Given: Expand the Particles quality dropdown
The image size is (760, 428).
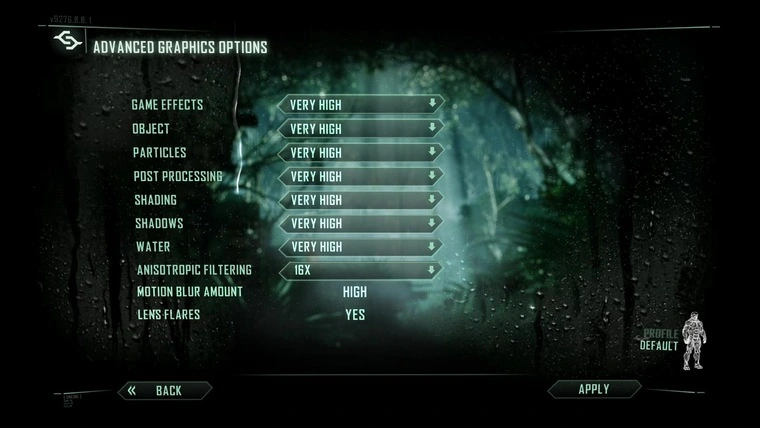Looking at the screenshot, I should [x=361, y=152].
